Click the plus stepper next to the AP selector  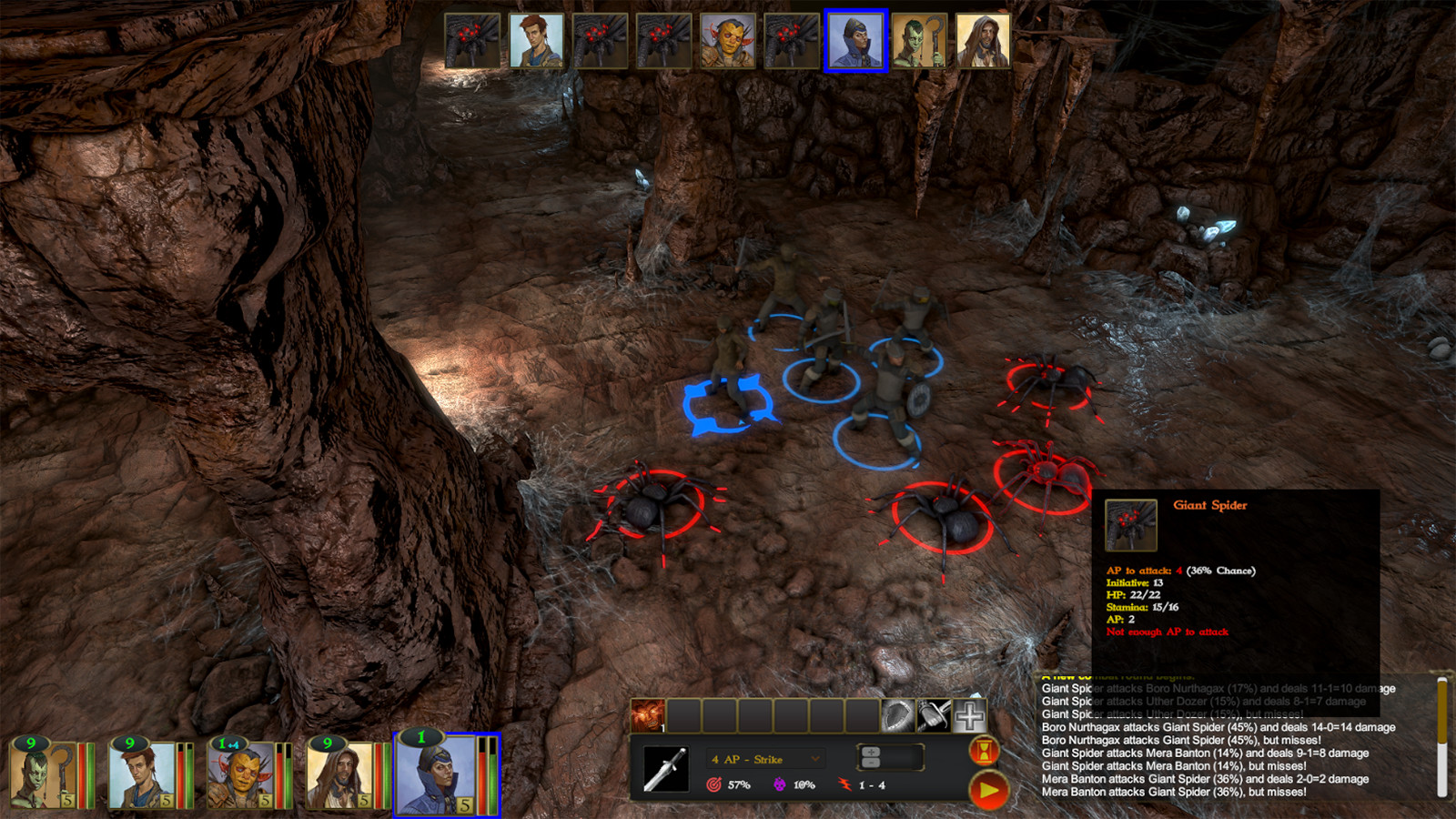pyautogui.click(x=872, y=752)
